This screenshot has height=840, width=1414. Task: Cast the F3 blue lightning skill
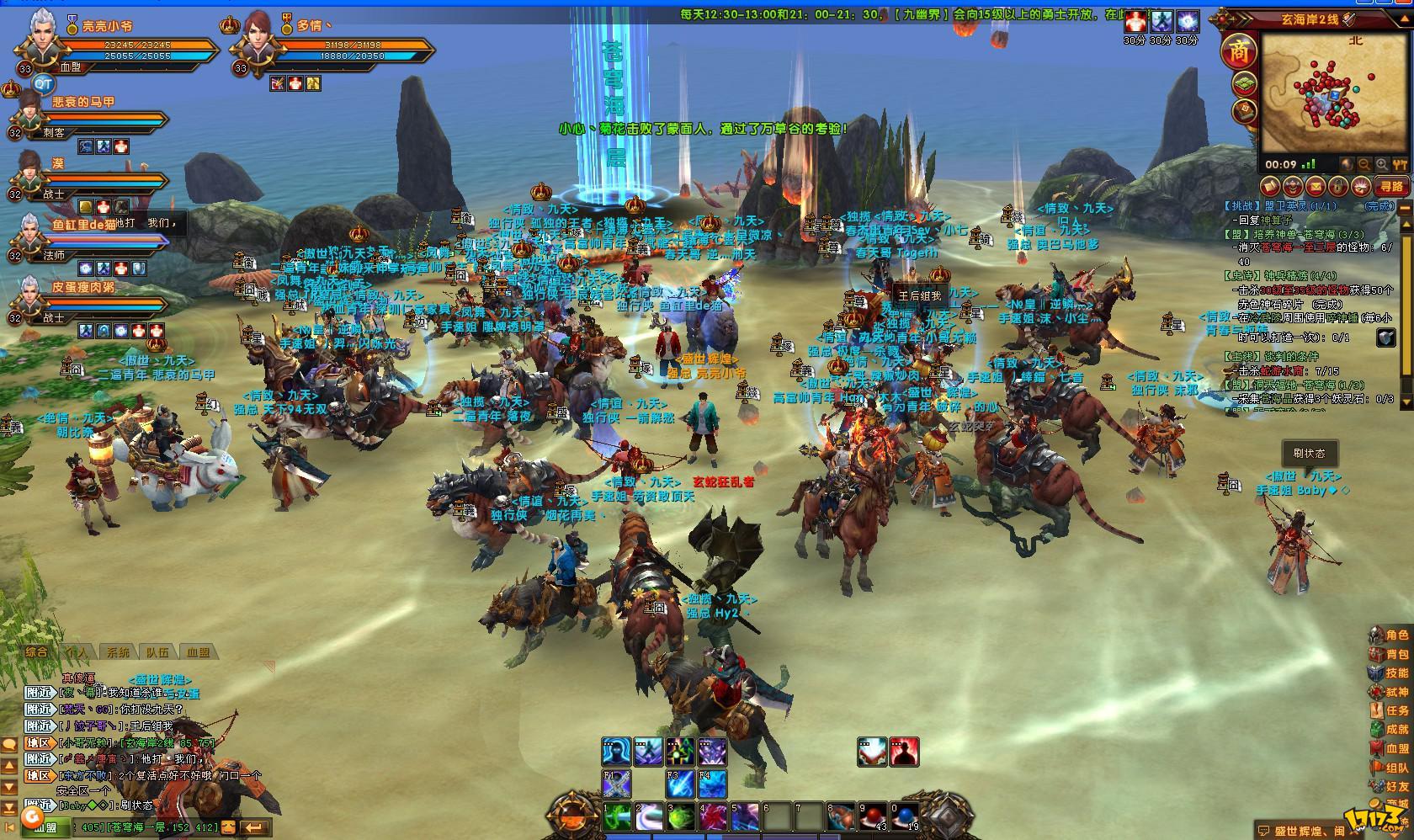[x=681, y=784]
